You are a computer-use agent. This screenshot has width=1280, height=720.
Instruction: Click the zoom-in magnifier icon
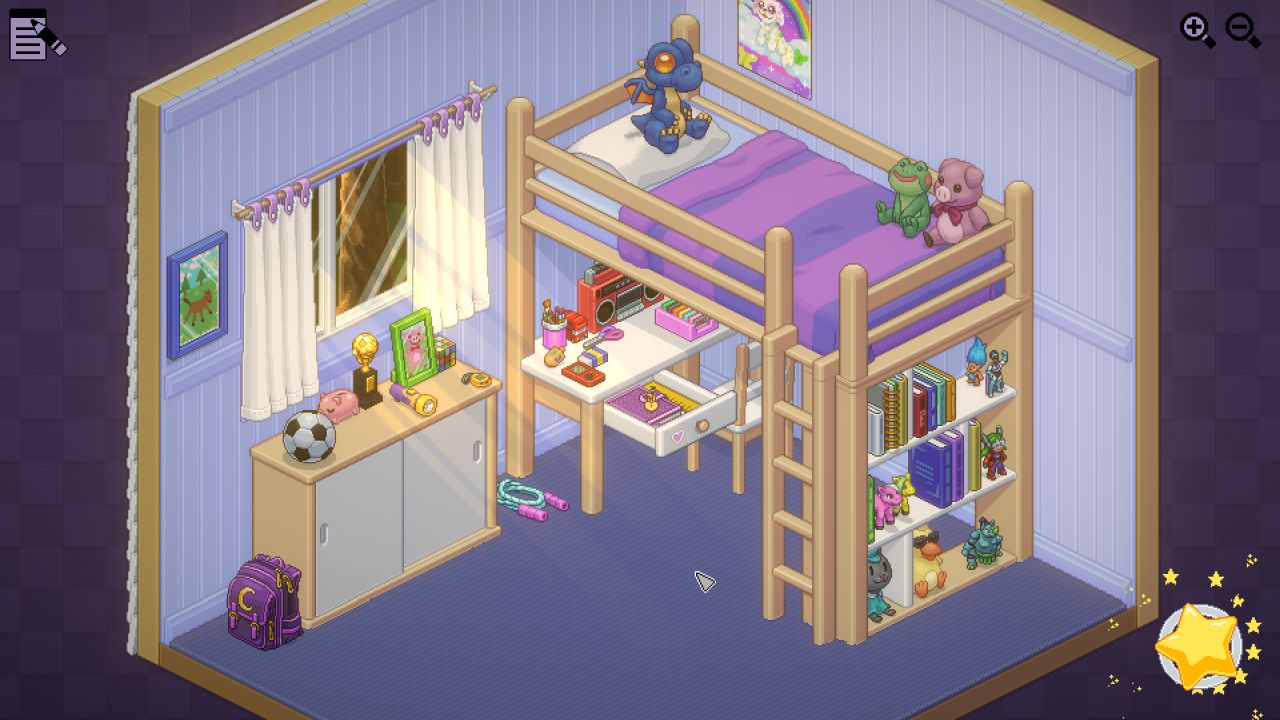click(1196, 29)
